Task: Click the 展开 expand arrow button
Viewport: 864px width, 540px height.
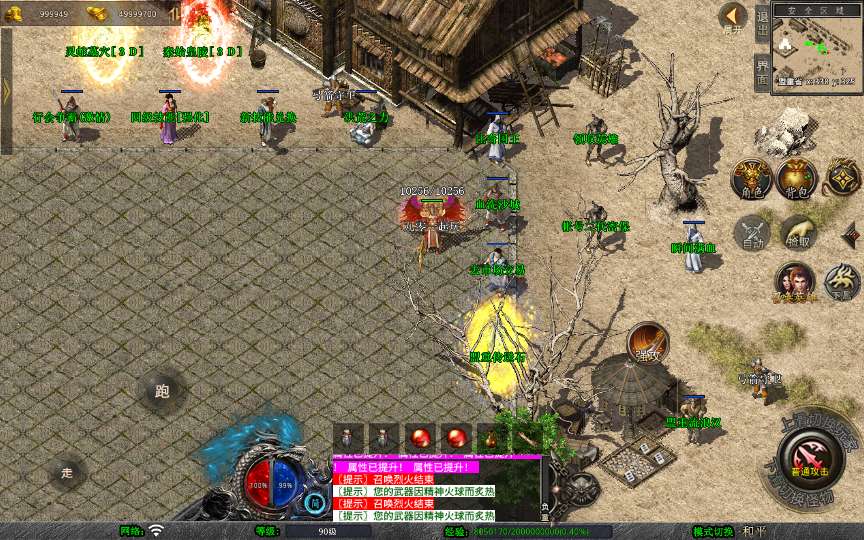Action: [x=733, y=17]
